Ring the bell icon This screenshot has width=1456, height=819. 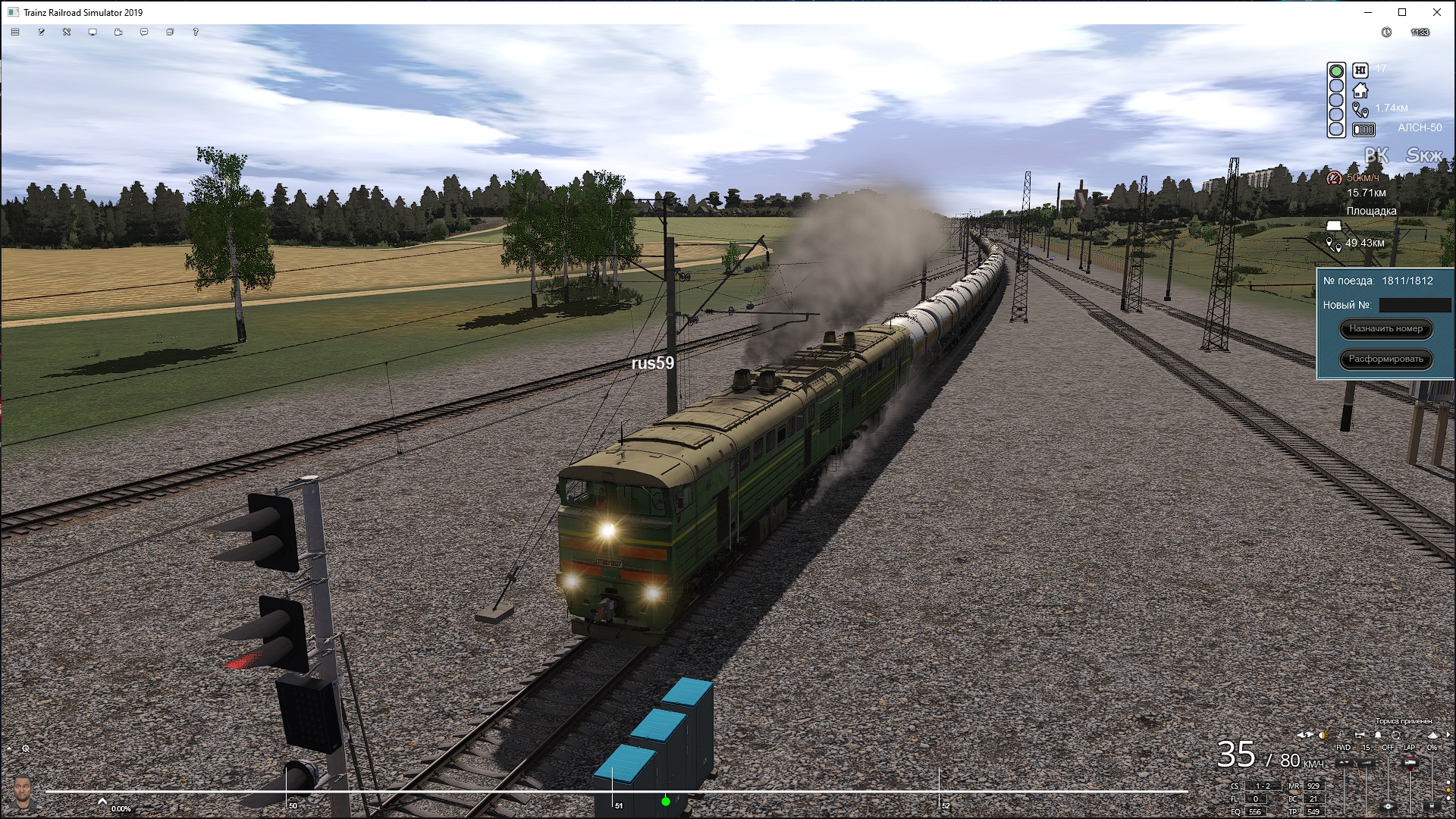point(1378,735)
